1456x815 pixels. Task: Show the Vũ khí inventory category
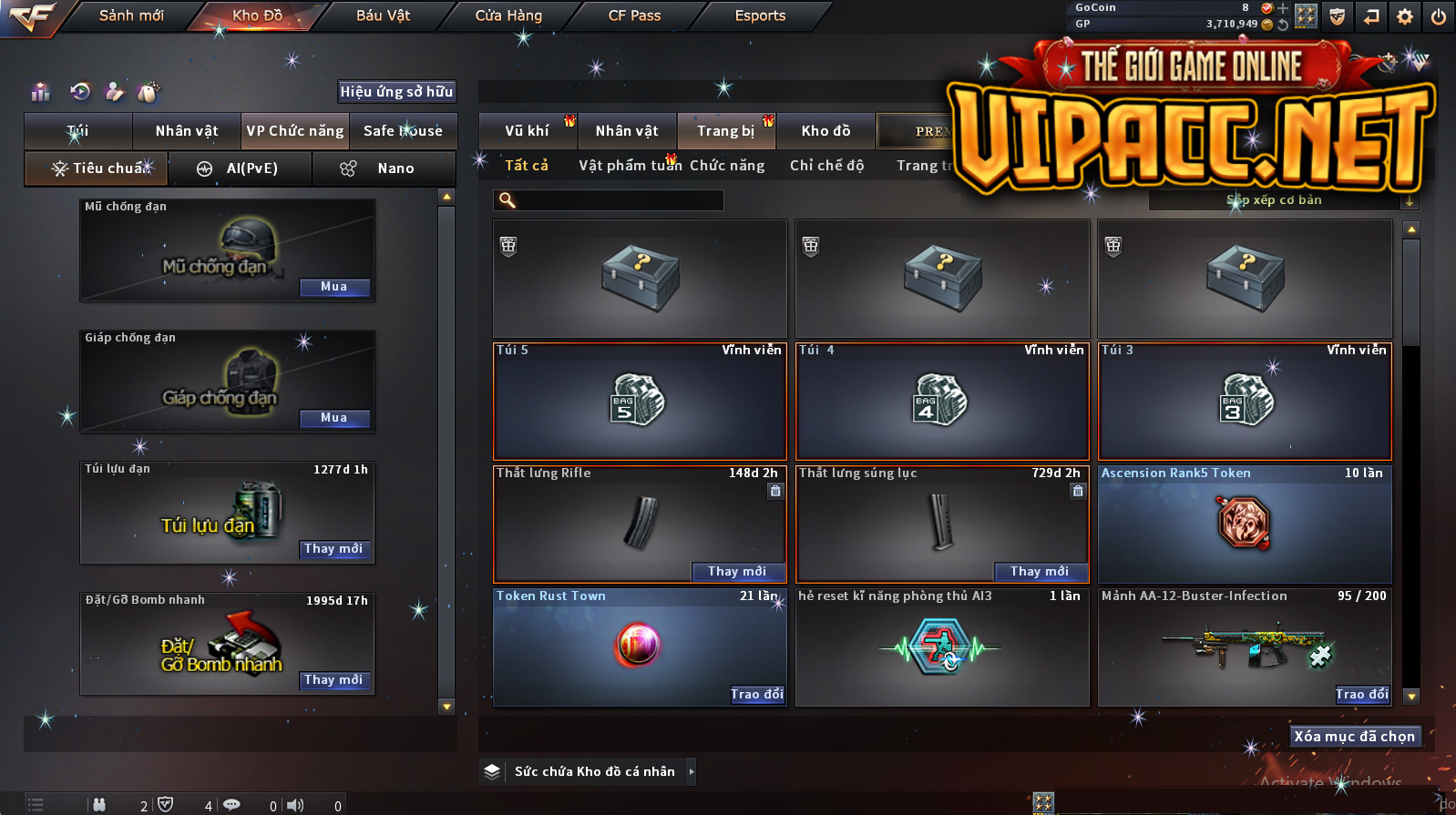(x=527, y=131)
